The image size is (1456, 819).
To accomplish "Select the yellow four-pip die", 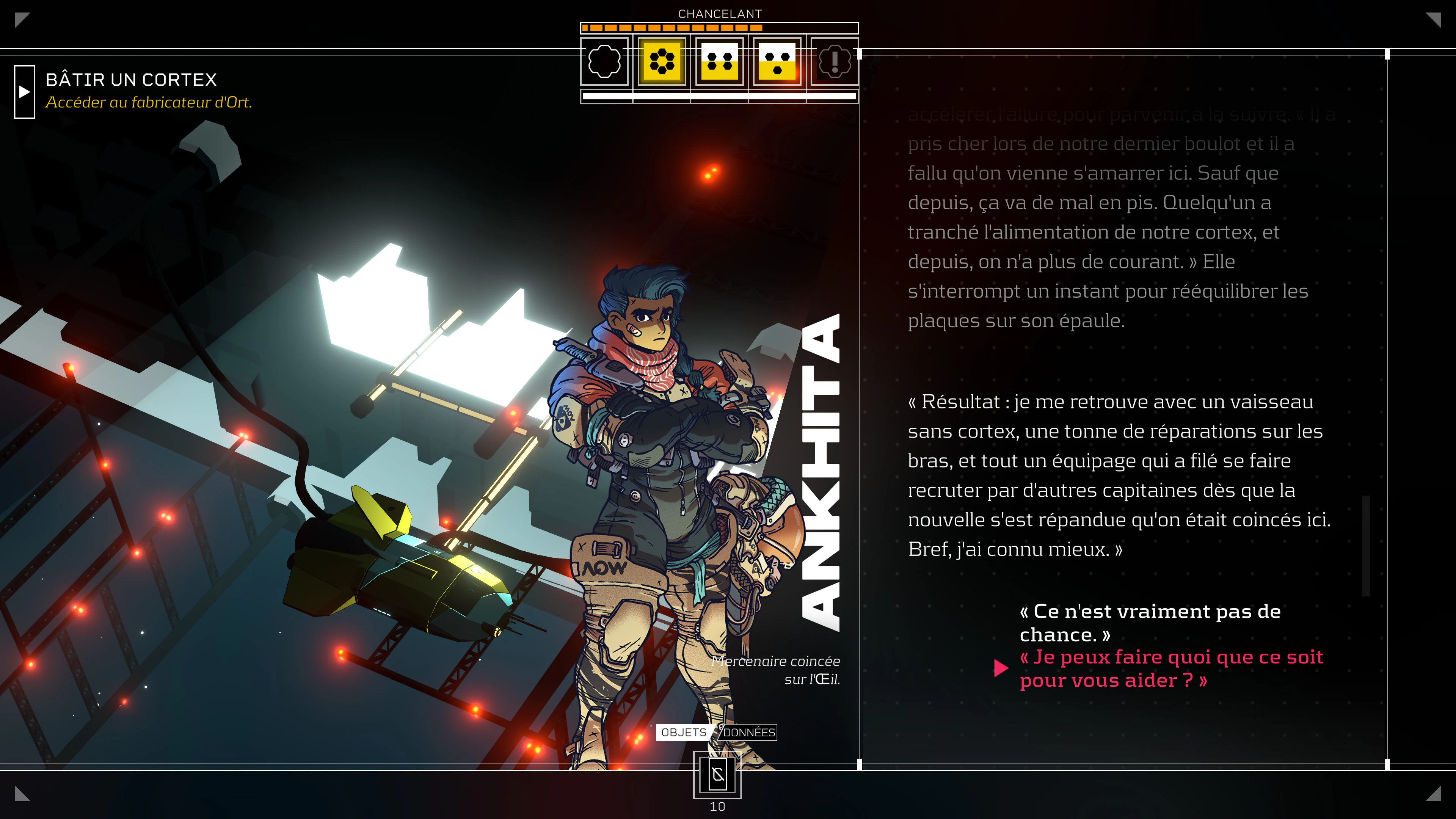I will tap(720, 61).
